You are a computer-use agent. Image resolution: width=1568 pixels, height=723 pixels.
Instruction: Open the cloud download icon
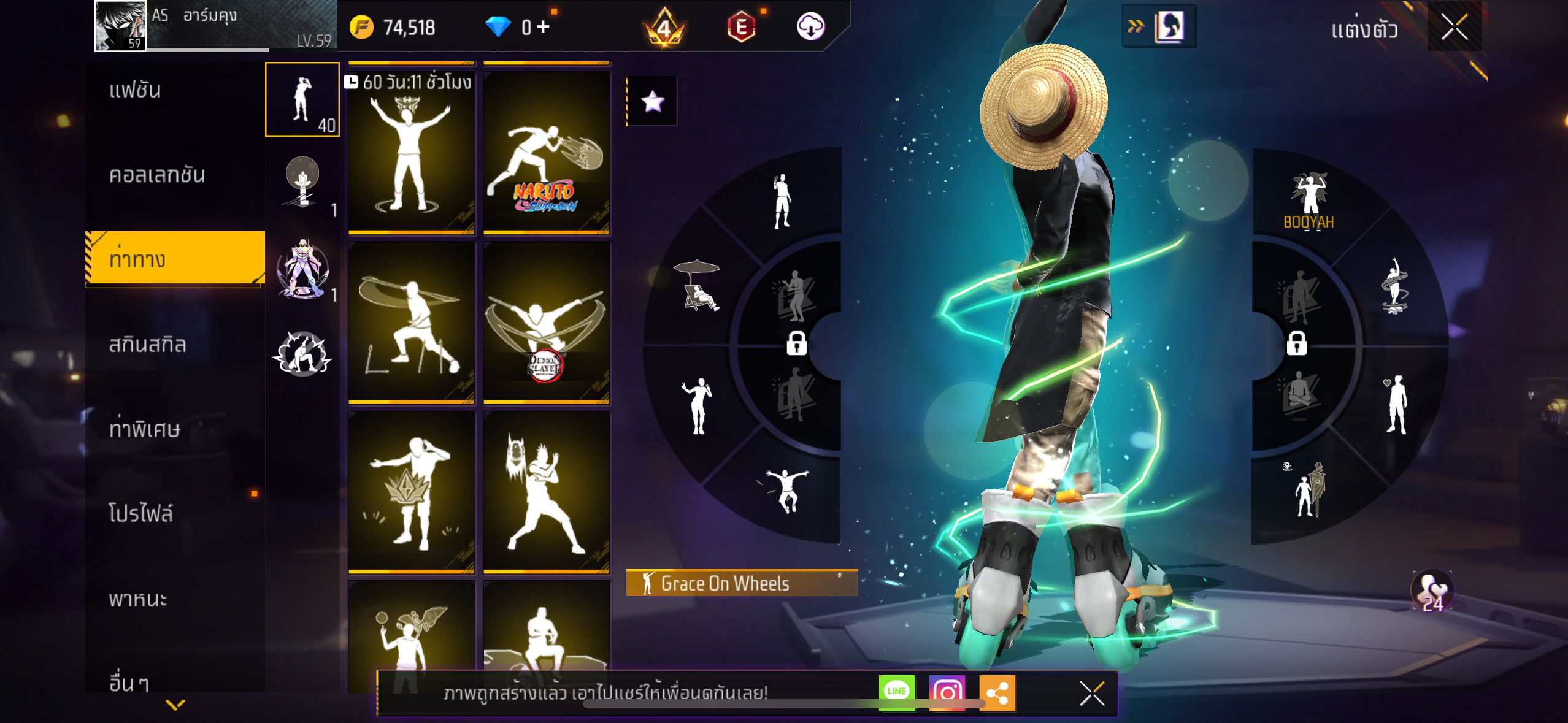[x=810, y=27]
